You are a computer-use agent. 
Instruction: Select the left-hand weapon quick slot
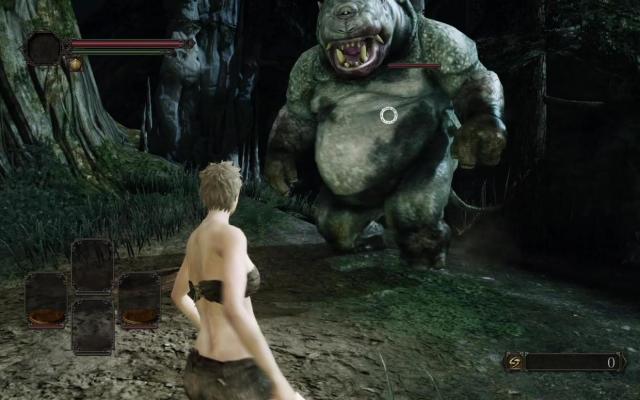46,299
